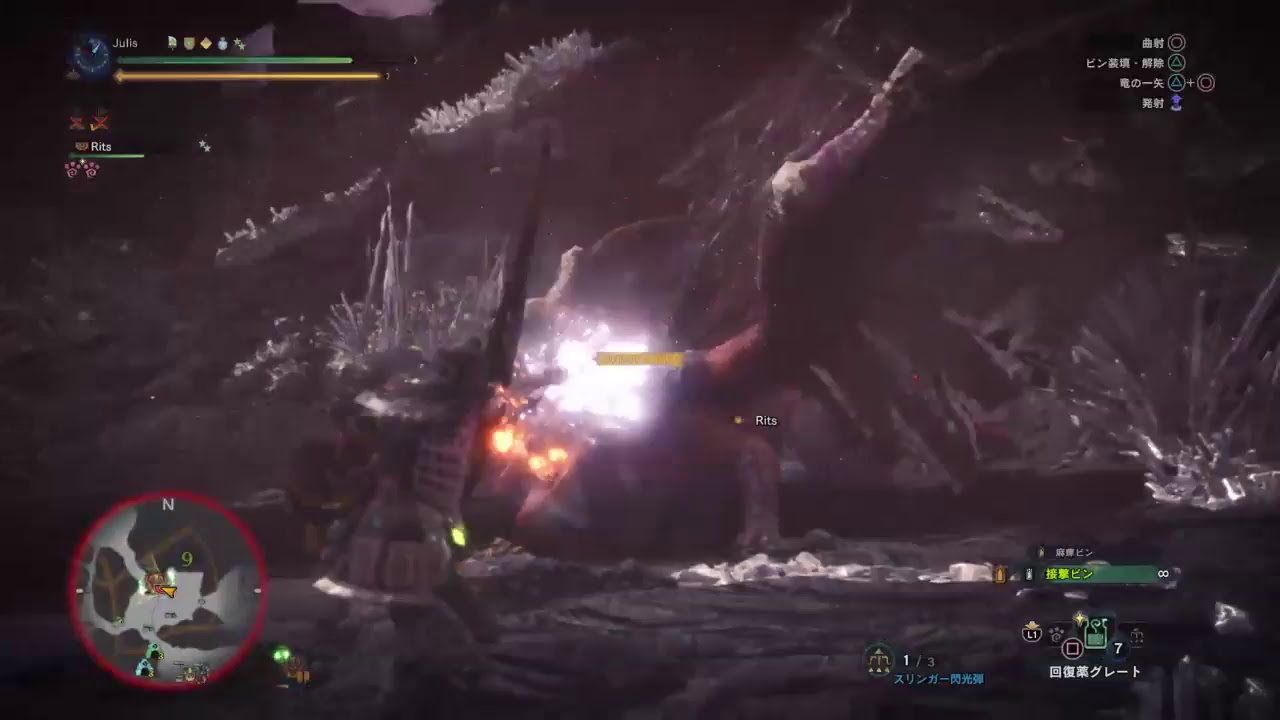Open the stamina bar chevron marker
The image size is (1280, 720).
click(386, 75)
